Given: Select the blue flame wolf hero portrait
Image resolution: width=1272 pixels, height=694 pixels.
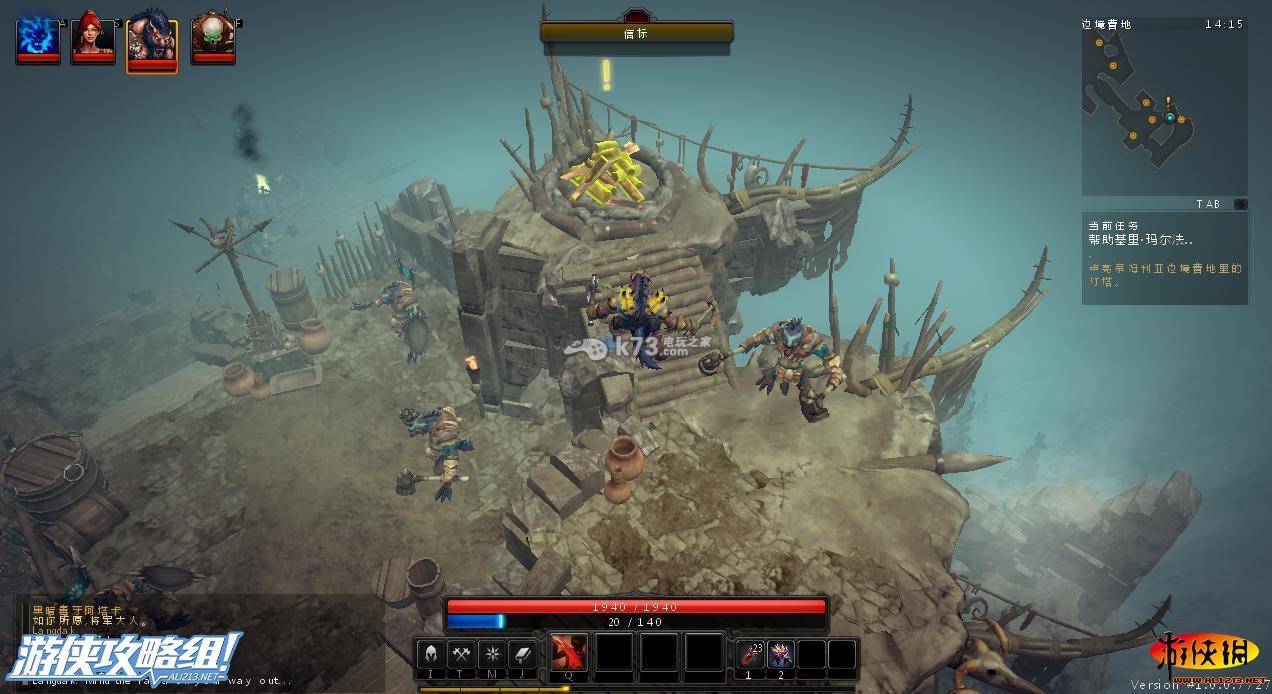Looking at the screenshot, I should pos(37,38).
